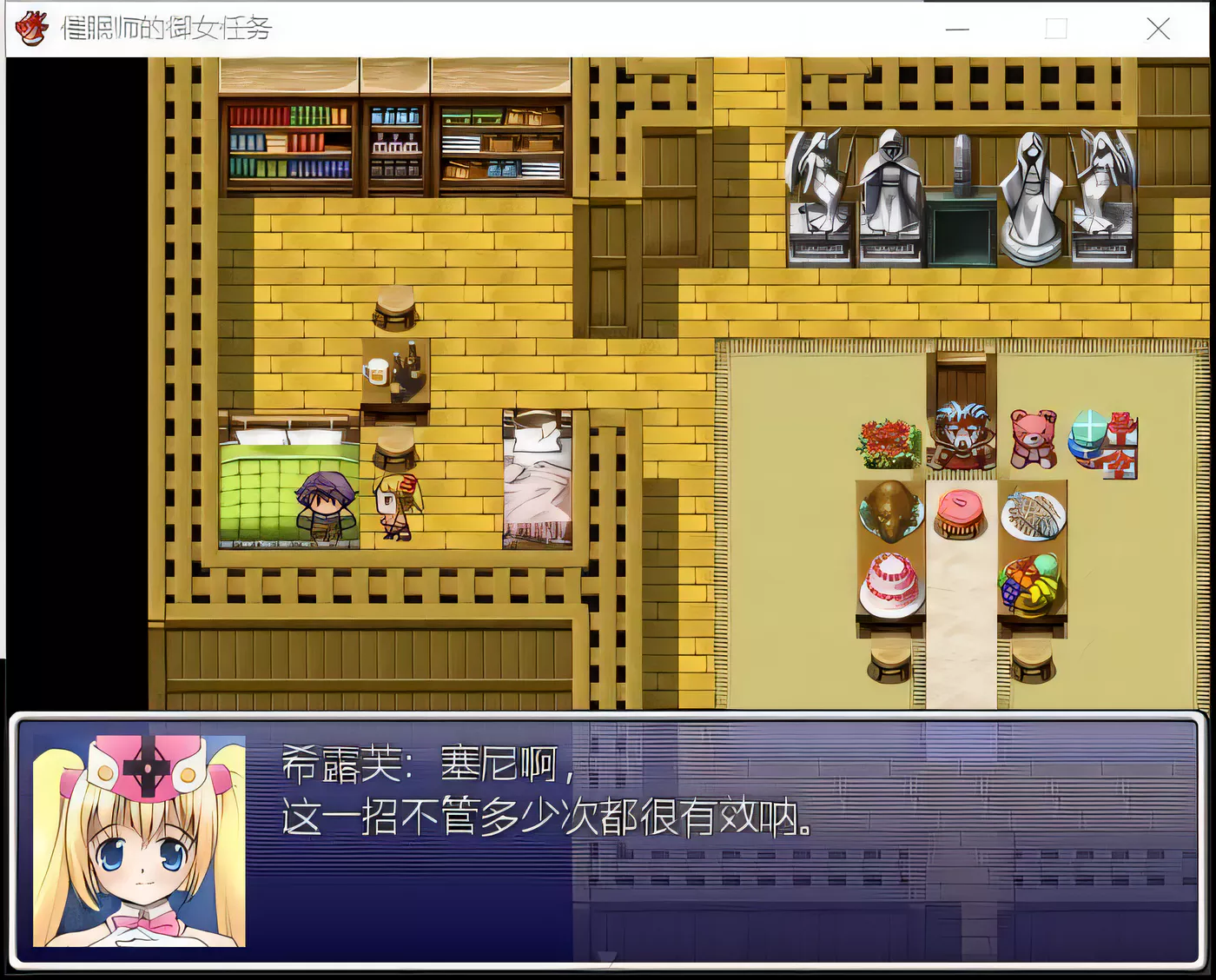
Task: Click the game window title 催眠师的御女任务
Action: pos(165,27)
